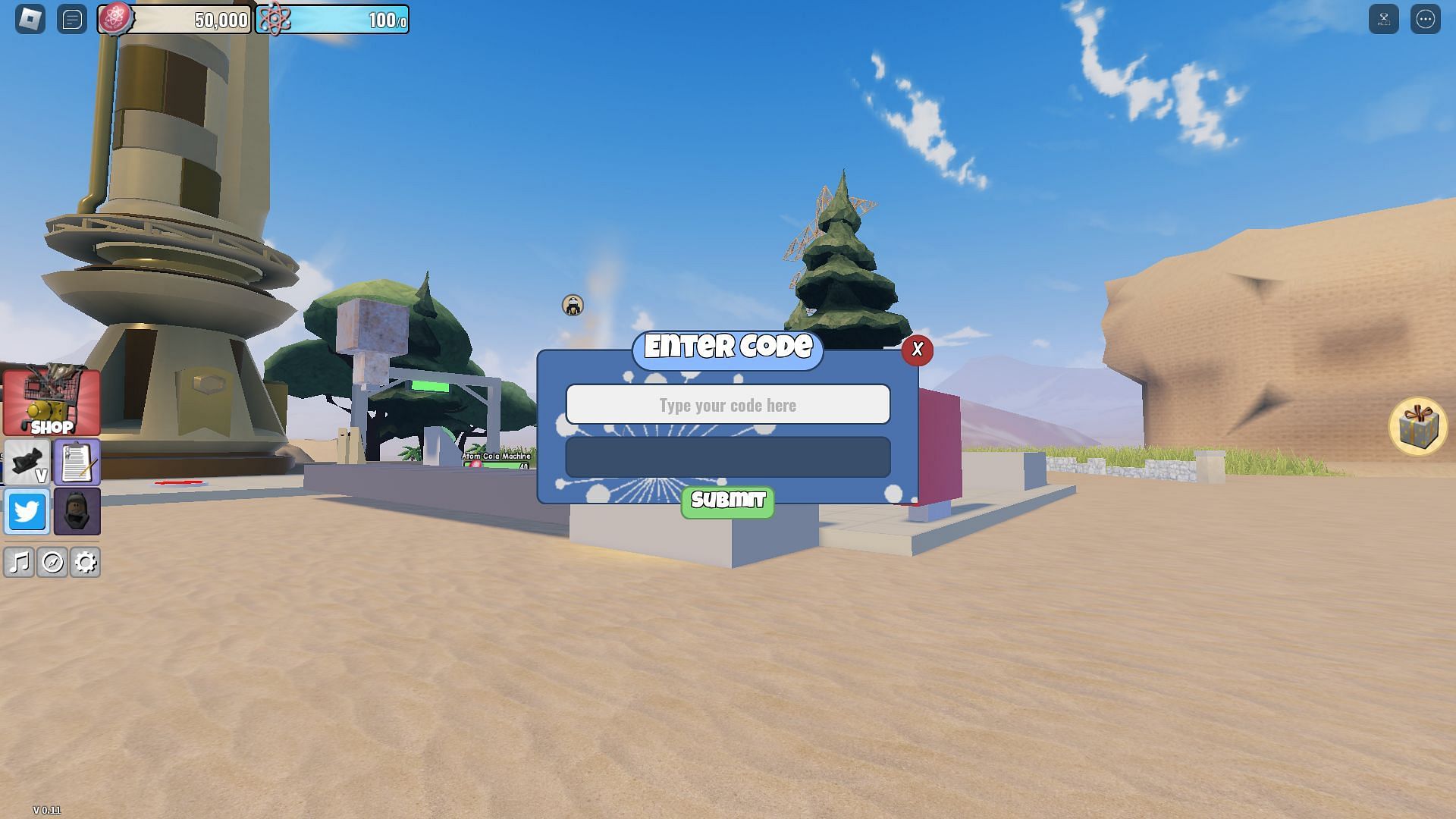Open the chat list icon
This screenshot has width=1456, height=819.
[x=72, y=19]
